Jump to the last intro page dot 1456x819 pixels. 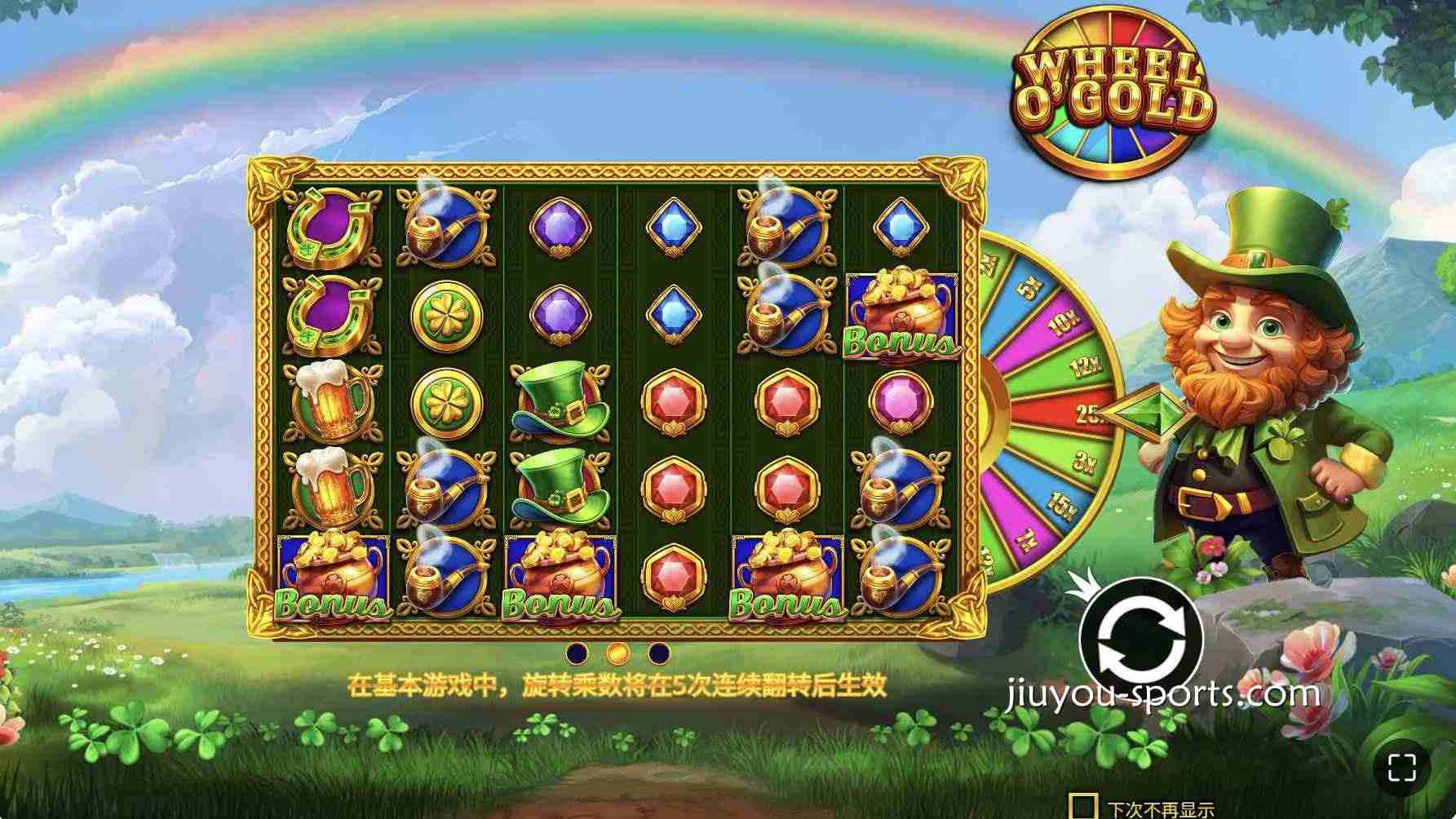pyautogui.click(x=659, y=653)
